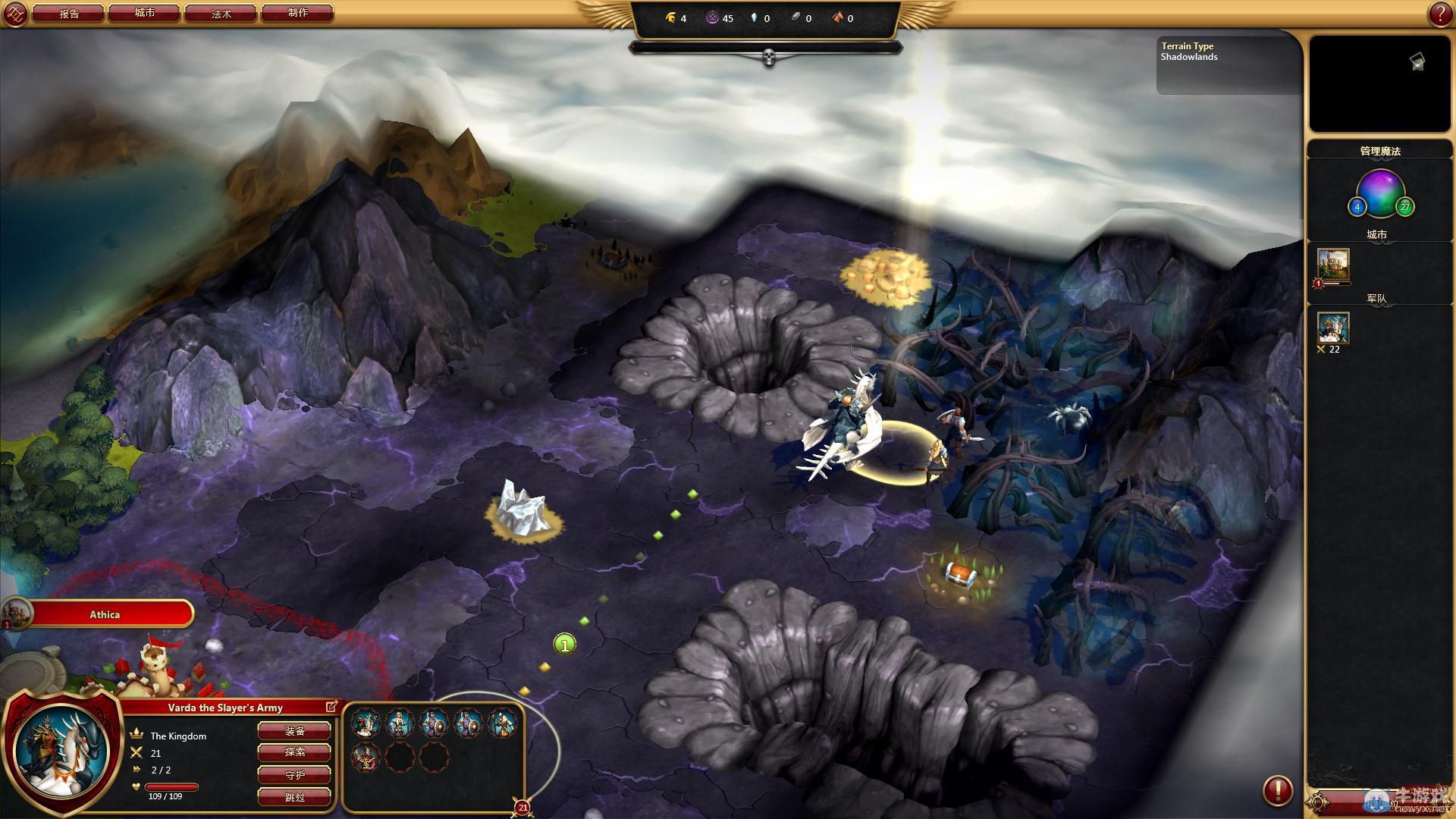This screenshot has width=1456, height=819.
Task: Select the army thumbnail with strength 22
Action: 1333,328
